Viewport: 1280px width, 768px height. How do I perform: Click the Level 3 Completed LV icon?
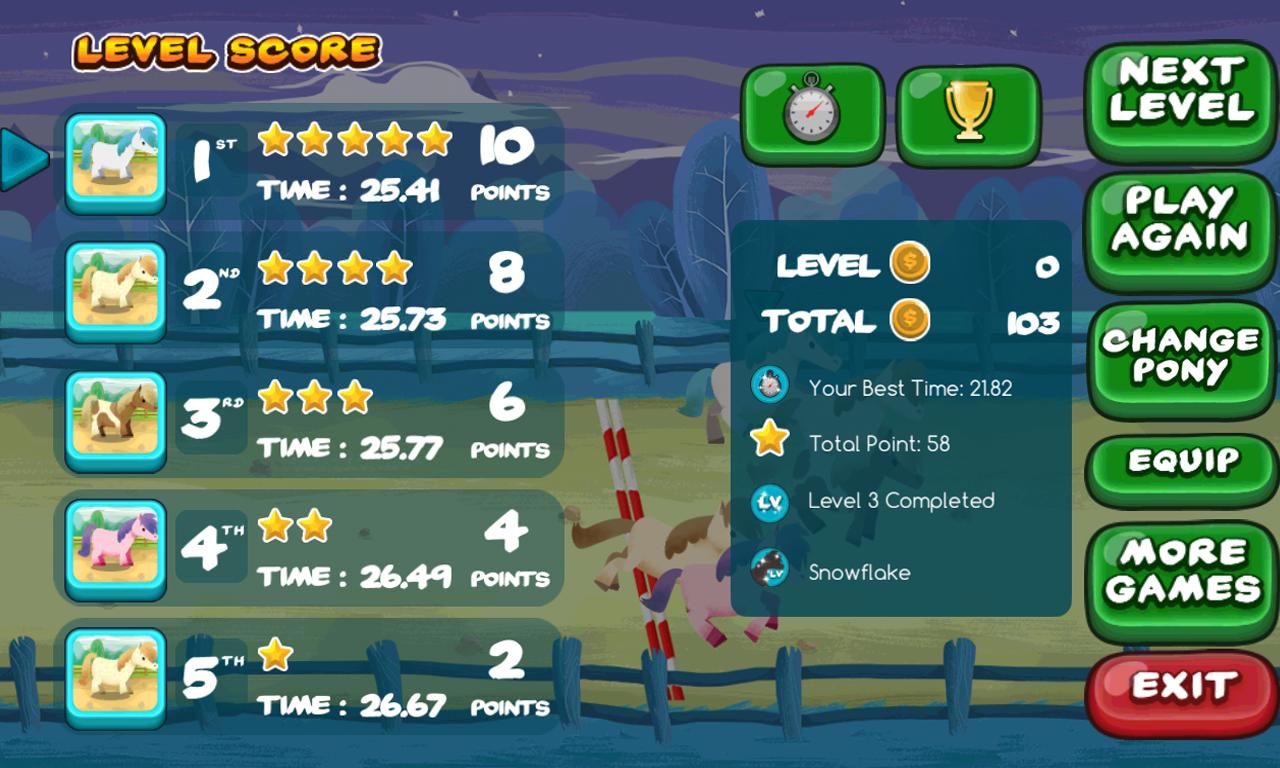point(770,502)
